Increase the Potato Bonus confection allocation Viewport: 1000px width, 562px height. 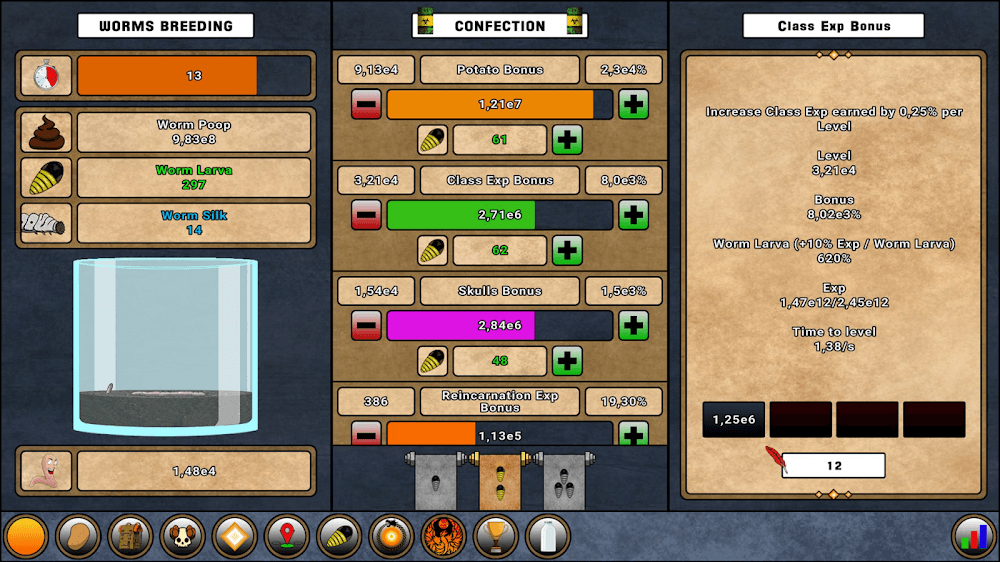click(633, 104)
